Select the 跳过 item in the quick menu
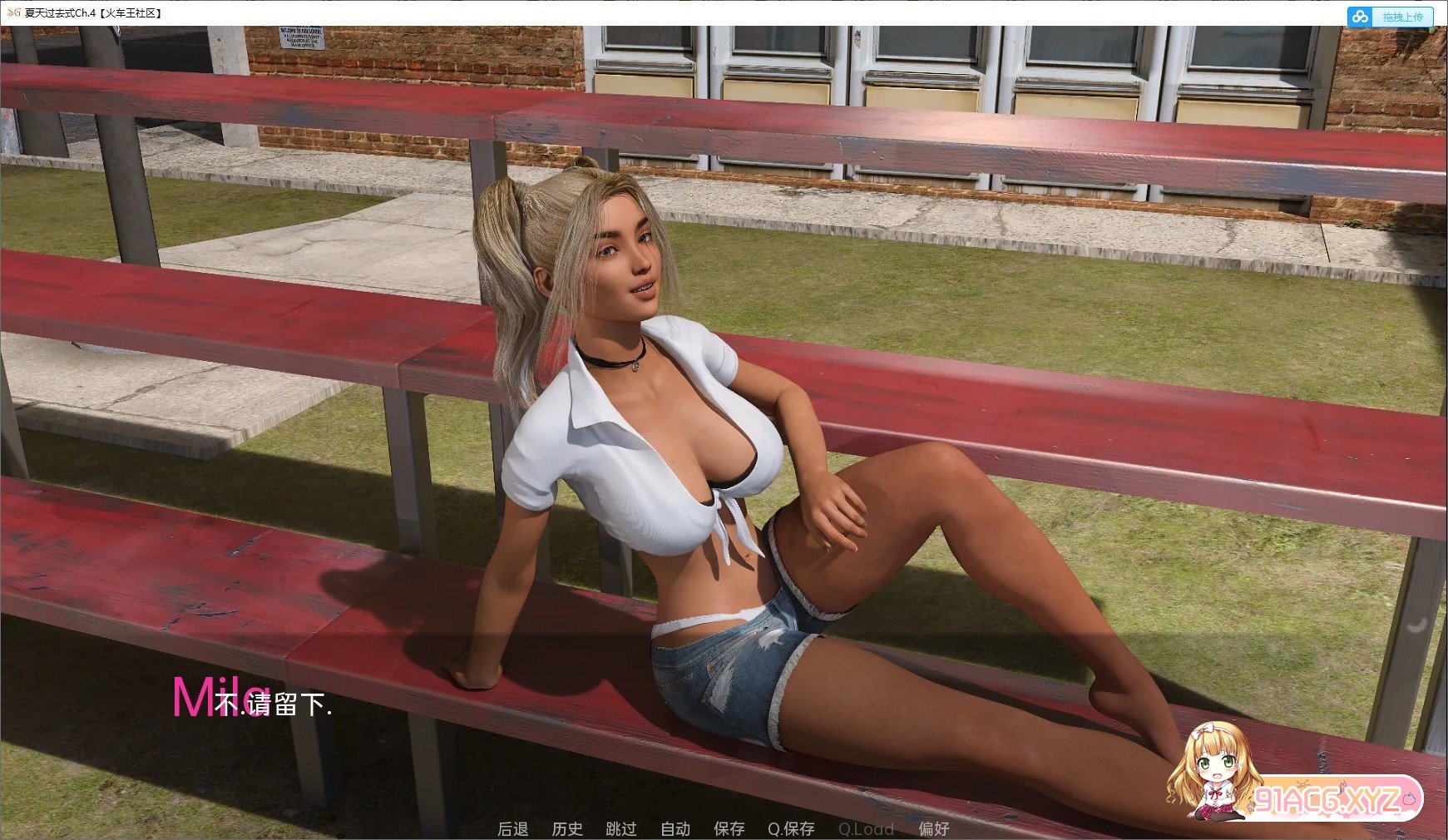 pos(621,828)
